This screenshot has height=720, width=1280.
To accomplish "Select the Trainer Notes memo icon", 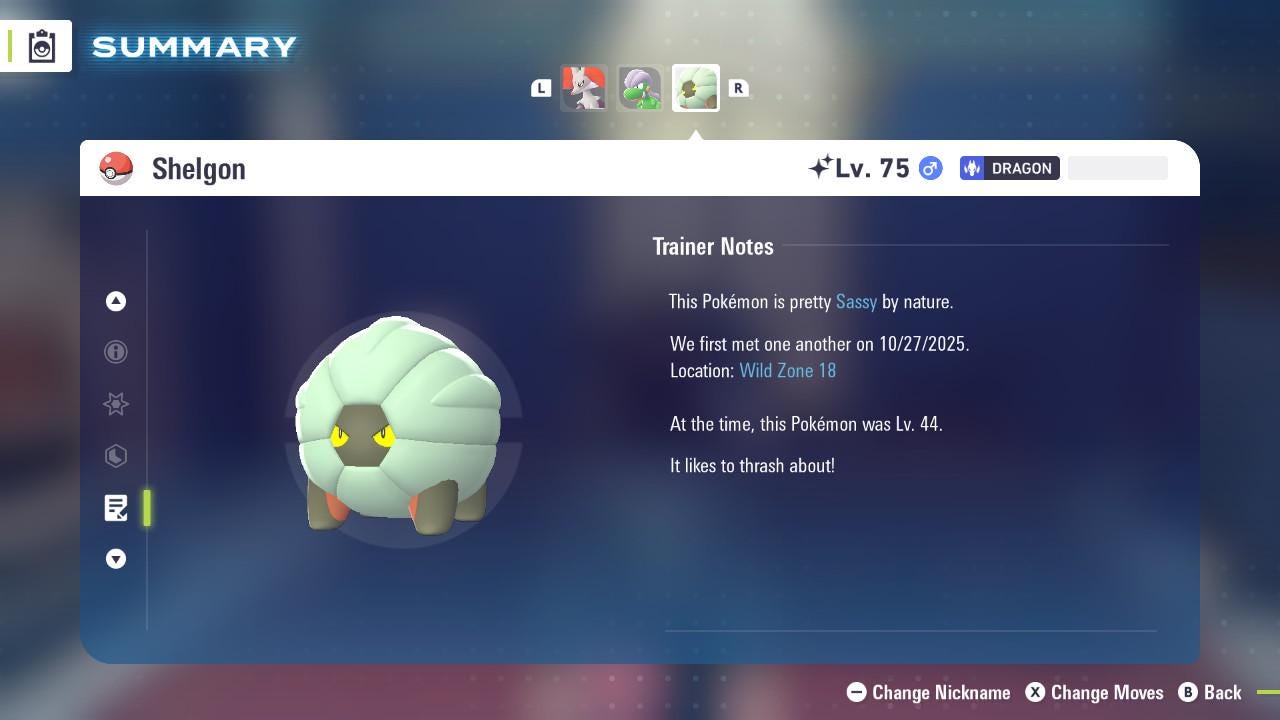I will click(x=116, y=508).
